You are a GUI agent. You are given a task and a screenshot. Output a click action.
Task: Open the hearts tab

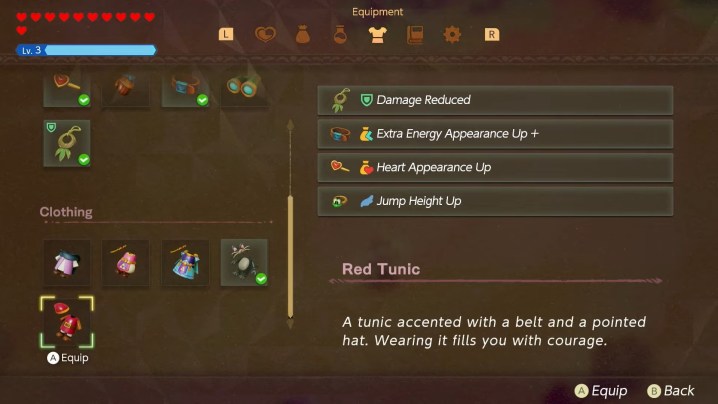tap(264, 35)
